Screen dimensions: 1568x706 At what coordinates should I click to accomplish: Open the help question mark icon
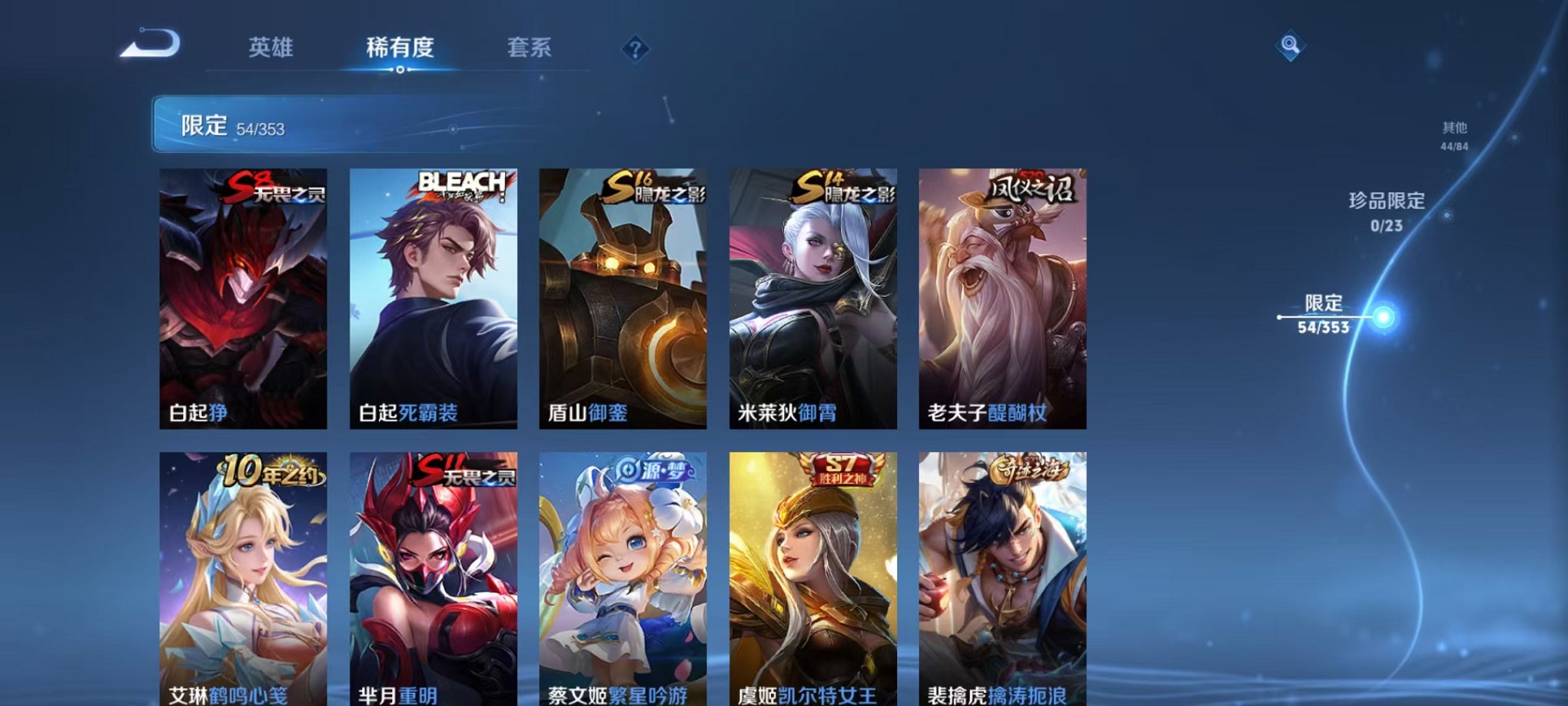[x=633, y=50]
